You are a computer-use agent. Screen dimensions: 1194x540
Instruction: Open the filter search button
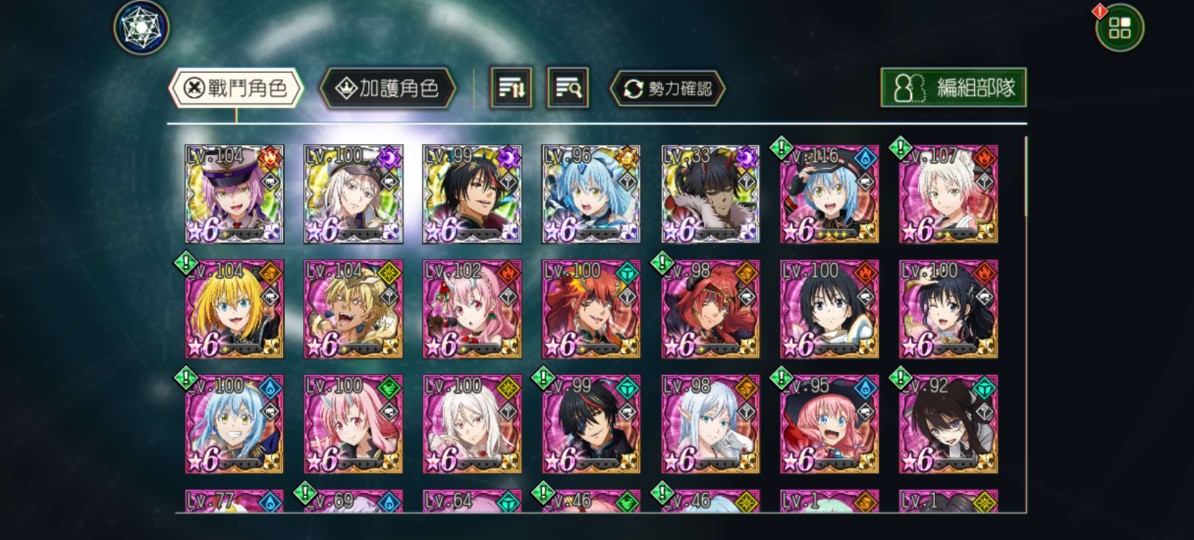568,88
